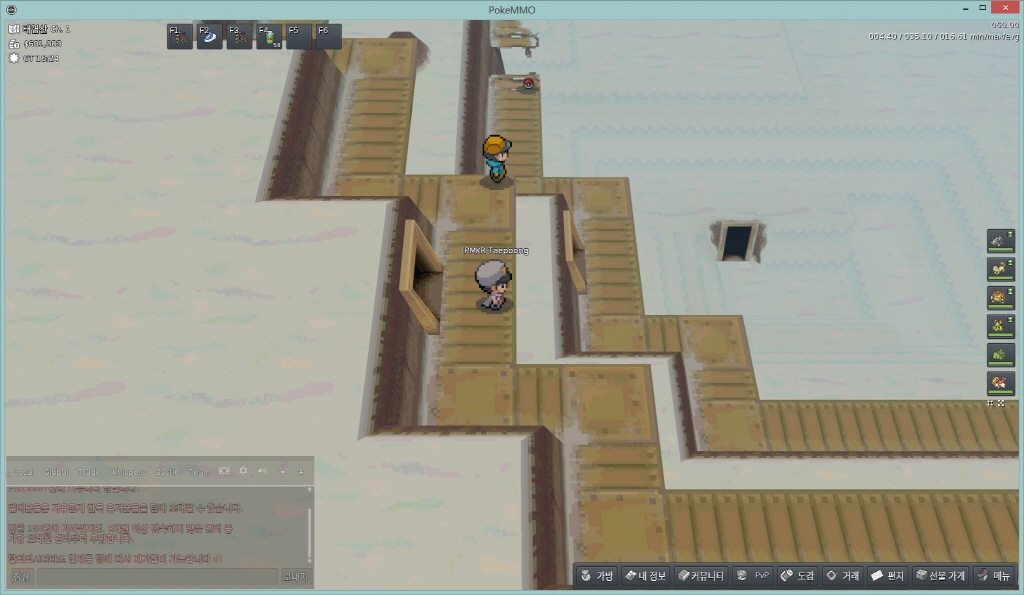Screen dimensions: 1024x595
Task: Show the Battle chat tab
Action: click(168, 471)
